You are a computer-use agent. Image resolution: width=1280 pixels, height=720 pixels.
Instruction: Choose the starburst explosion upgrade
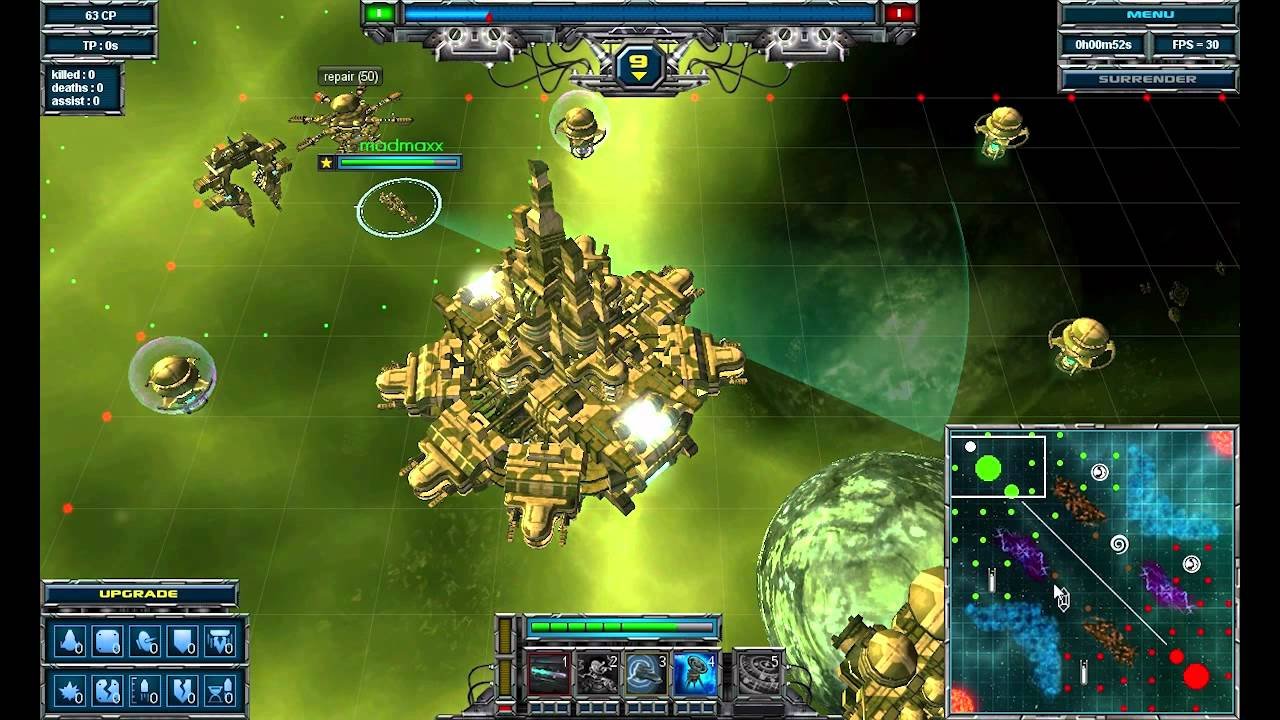pos(71,690)
